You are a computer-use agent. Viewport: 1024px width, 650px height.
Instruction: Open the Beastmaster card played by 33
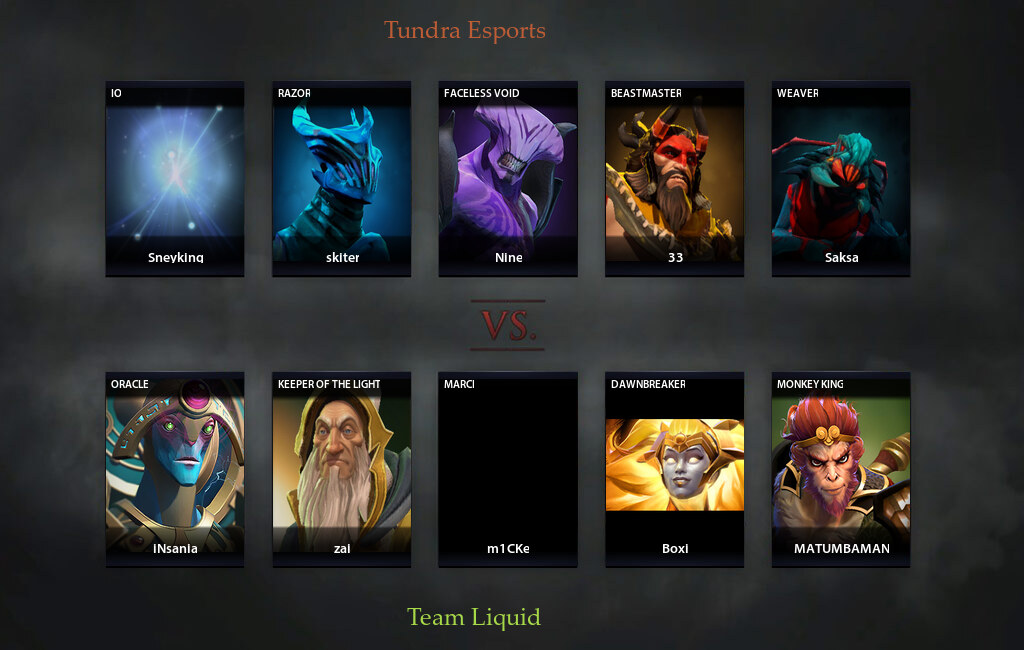coord(675,178)
